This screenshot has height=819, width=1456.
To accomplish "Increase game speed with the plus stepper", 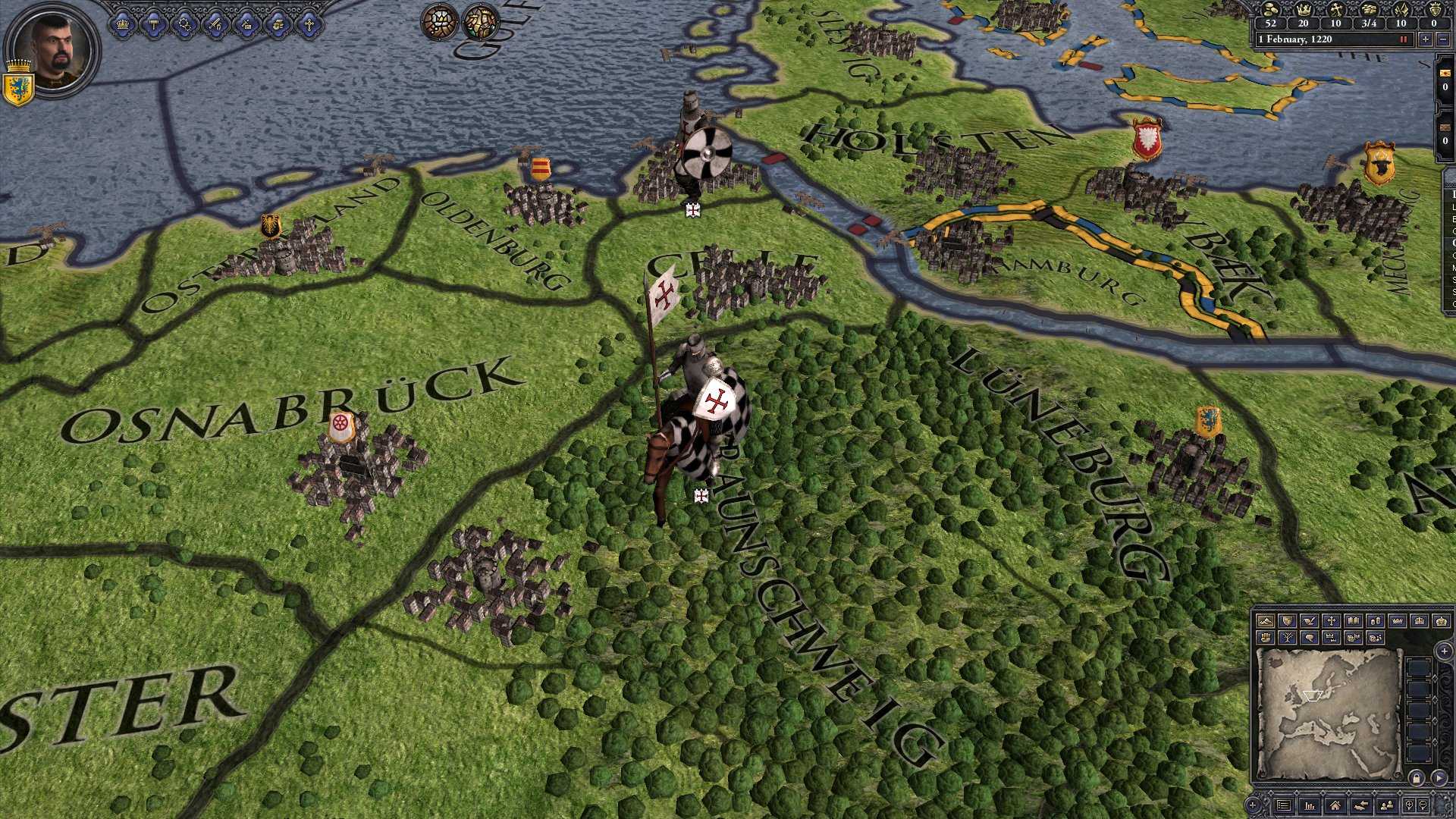I will point(1426,39).
